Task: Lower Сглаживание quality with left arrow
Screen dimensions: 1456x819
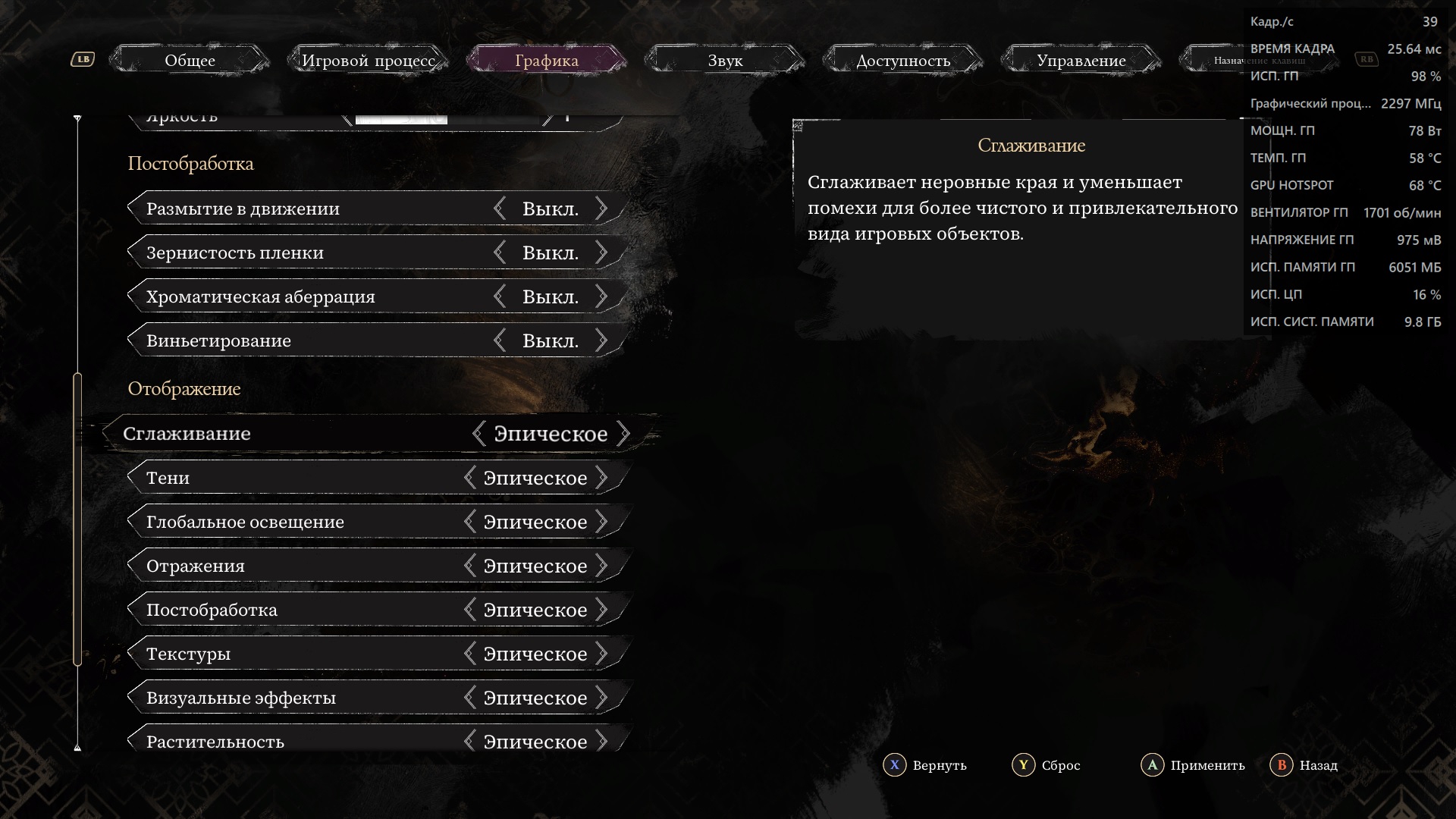Action: (x=479, y=434)
